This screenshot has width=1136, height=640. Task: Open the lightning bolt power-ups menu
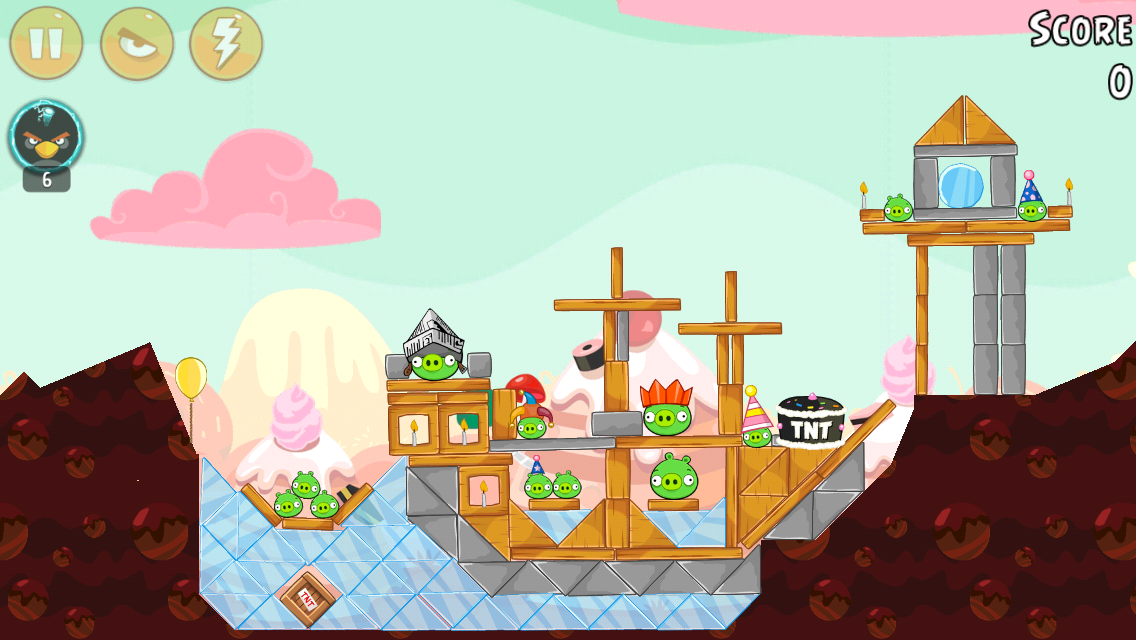(226, 43)
